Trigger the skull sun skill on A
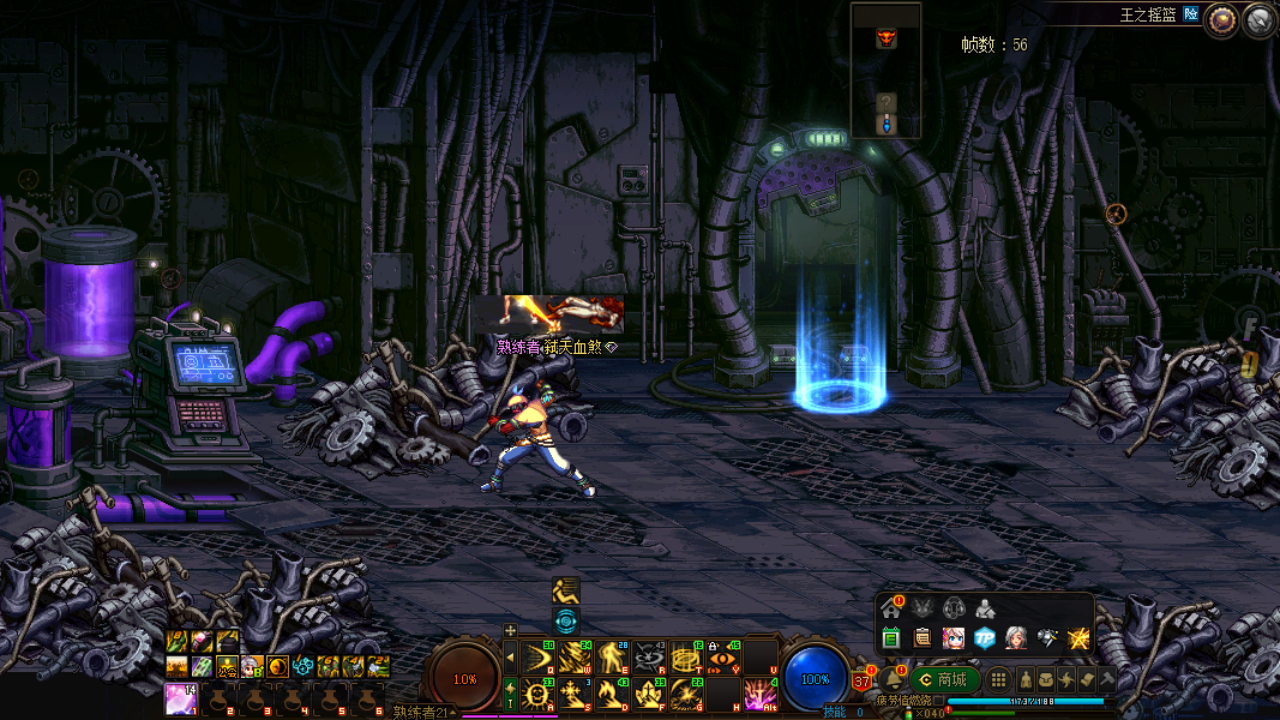The image size is (1280, 720). point(537,693)
